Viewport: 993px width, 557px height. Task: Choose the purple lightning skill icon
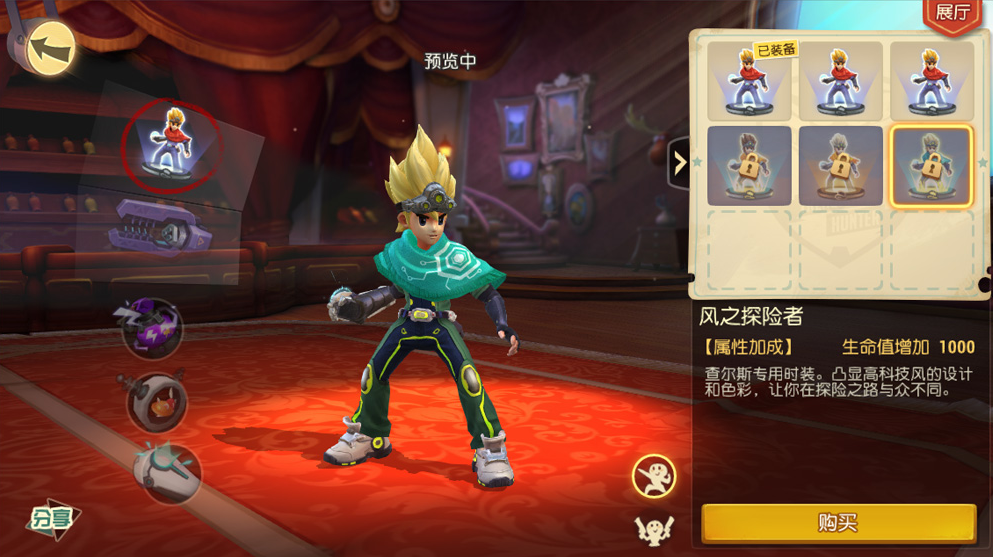coord(153,328)
